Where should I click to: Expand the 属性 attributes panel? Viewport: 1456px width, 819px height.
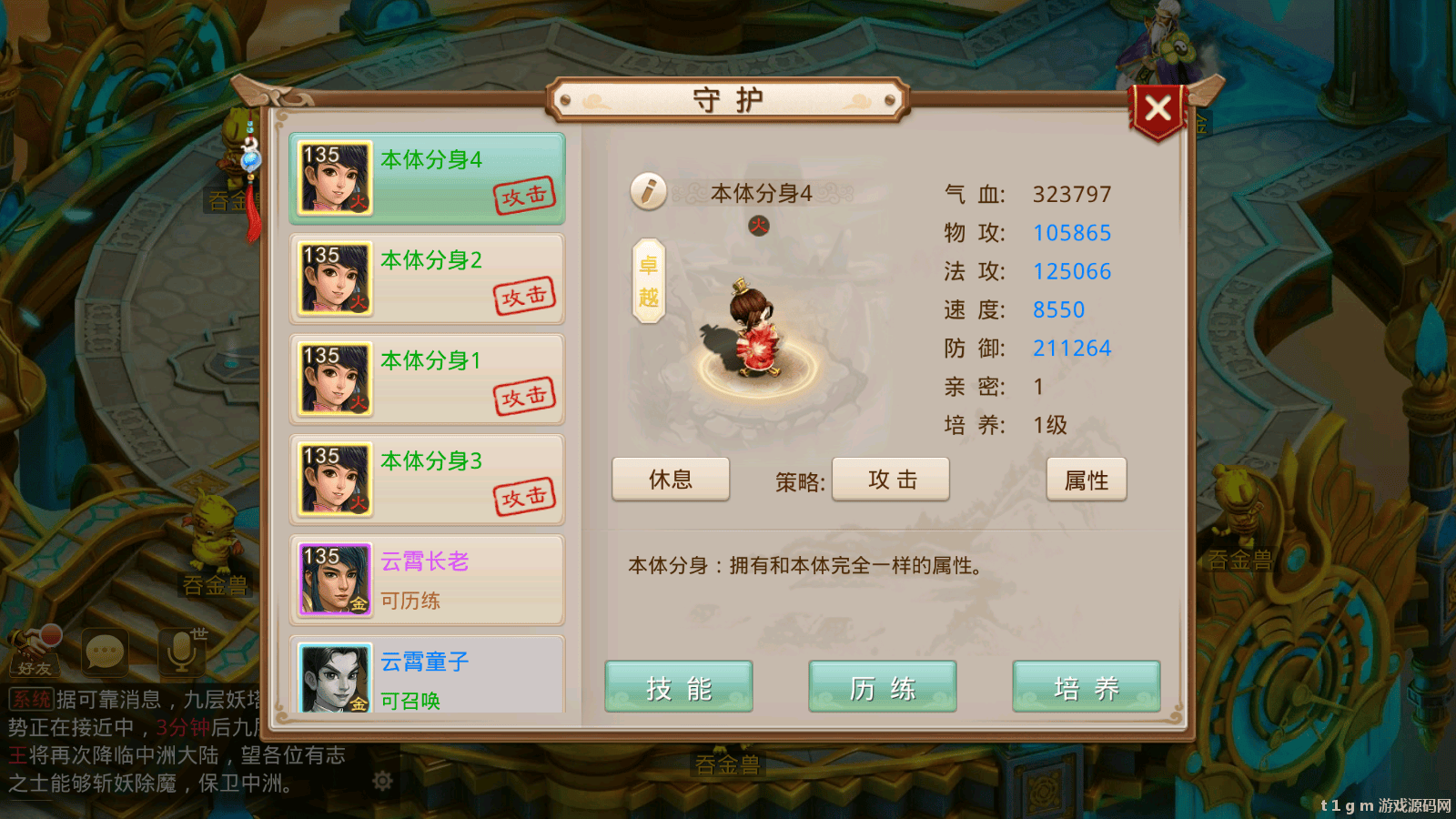(1087, 480)
